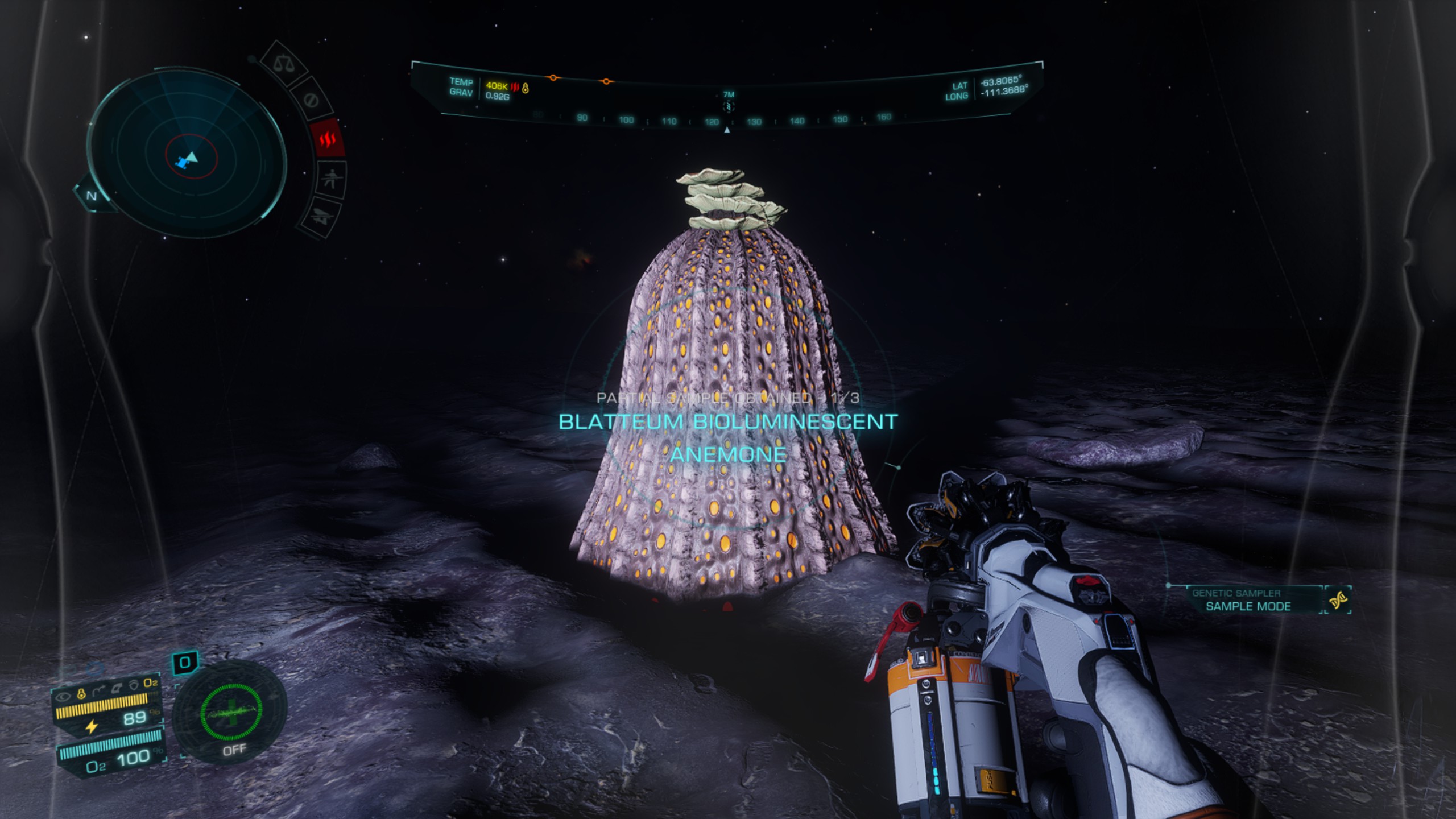Click the yellow O2 suit status icon
Viewport: 1456px width, 819px height.
(x=150, y=682)
